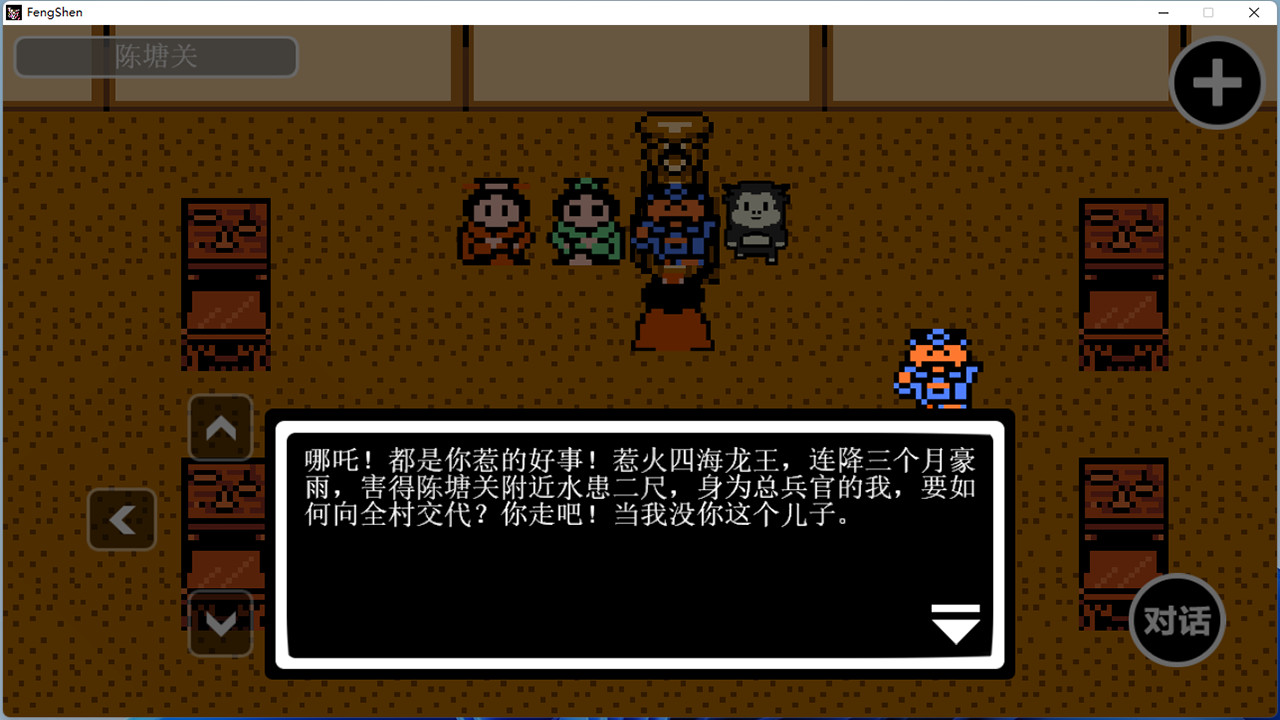Viewport: 1280px width, 720px height.
Task: Click the player character sprite in orange
Action: click(936, 370)
